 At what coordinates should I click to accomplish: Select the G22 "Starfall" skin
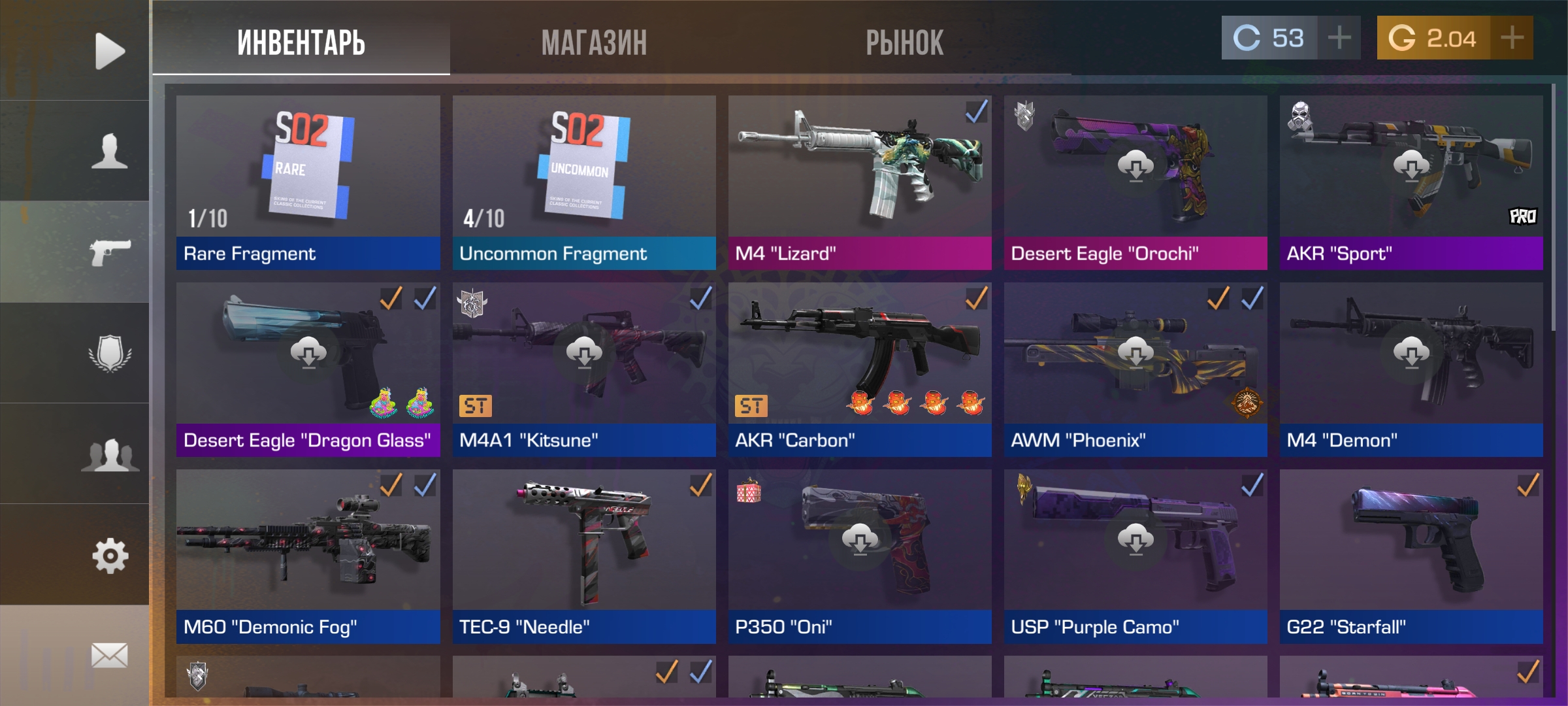[x=1411, y=556]
